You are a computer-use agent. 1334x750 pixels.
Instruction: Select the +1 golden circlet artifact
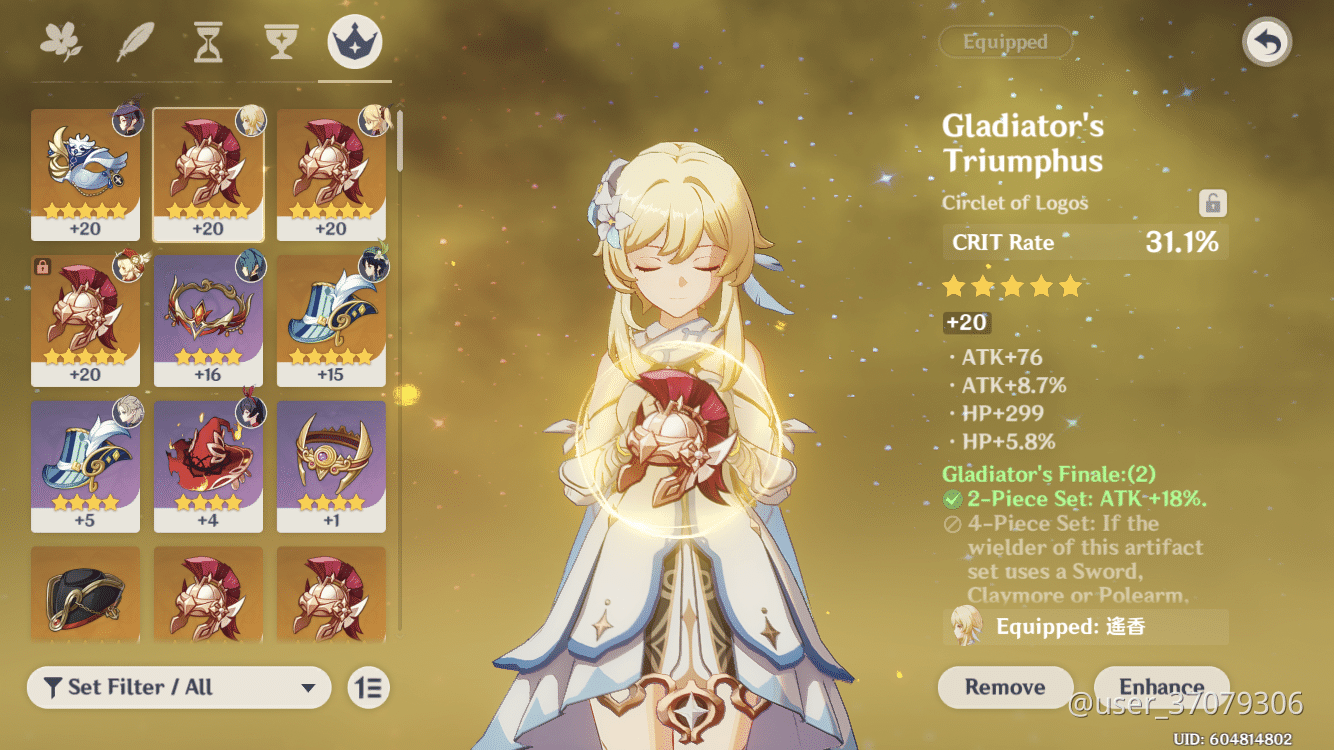(331, 464)
